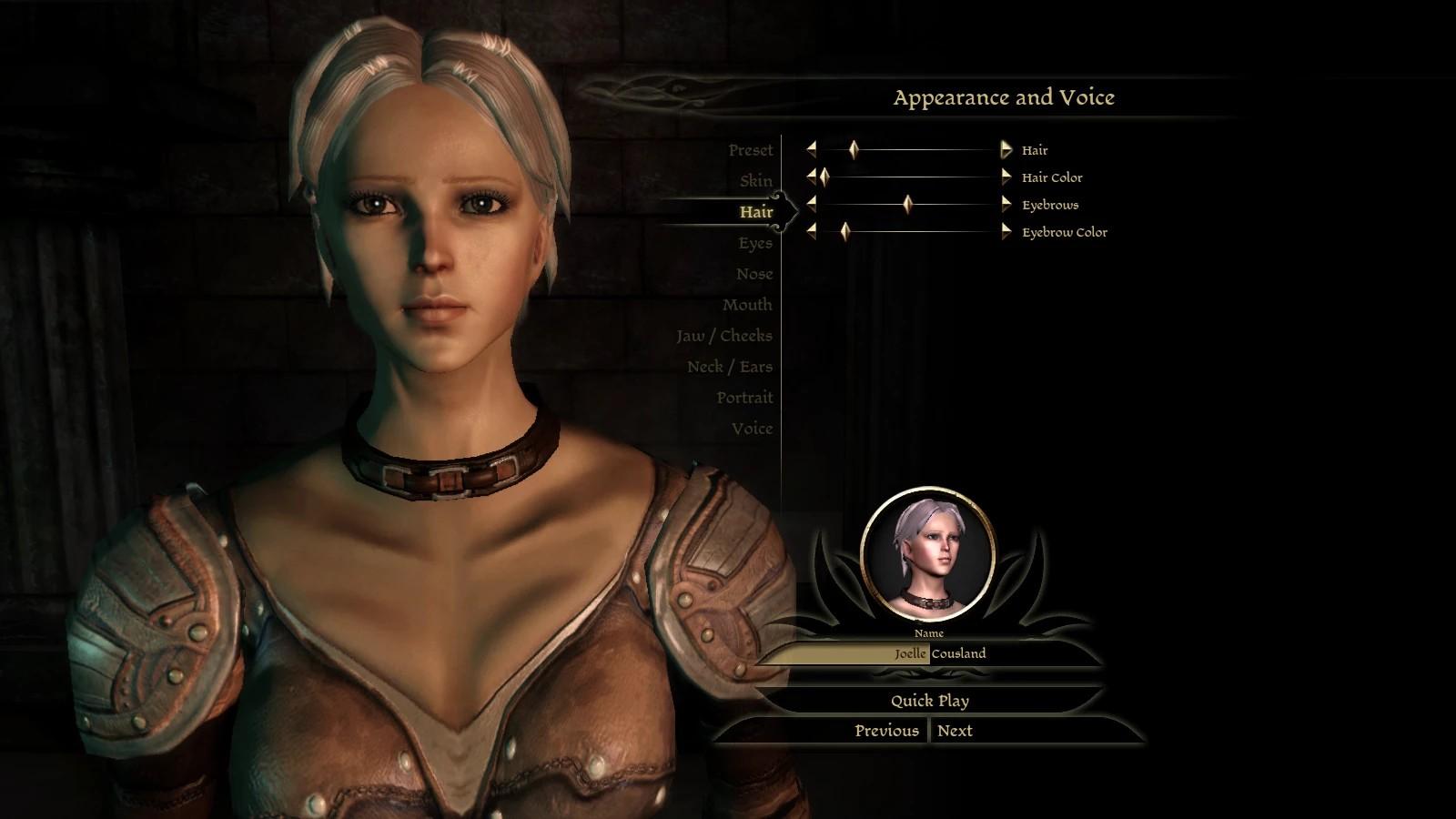Open the Portrait category
The width and height of the screenshot is (1456, 819).
click(743, 398)
